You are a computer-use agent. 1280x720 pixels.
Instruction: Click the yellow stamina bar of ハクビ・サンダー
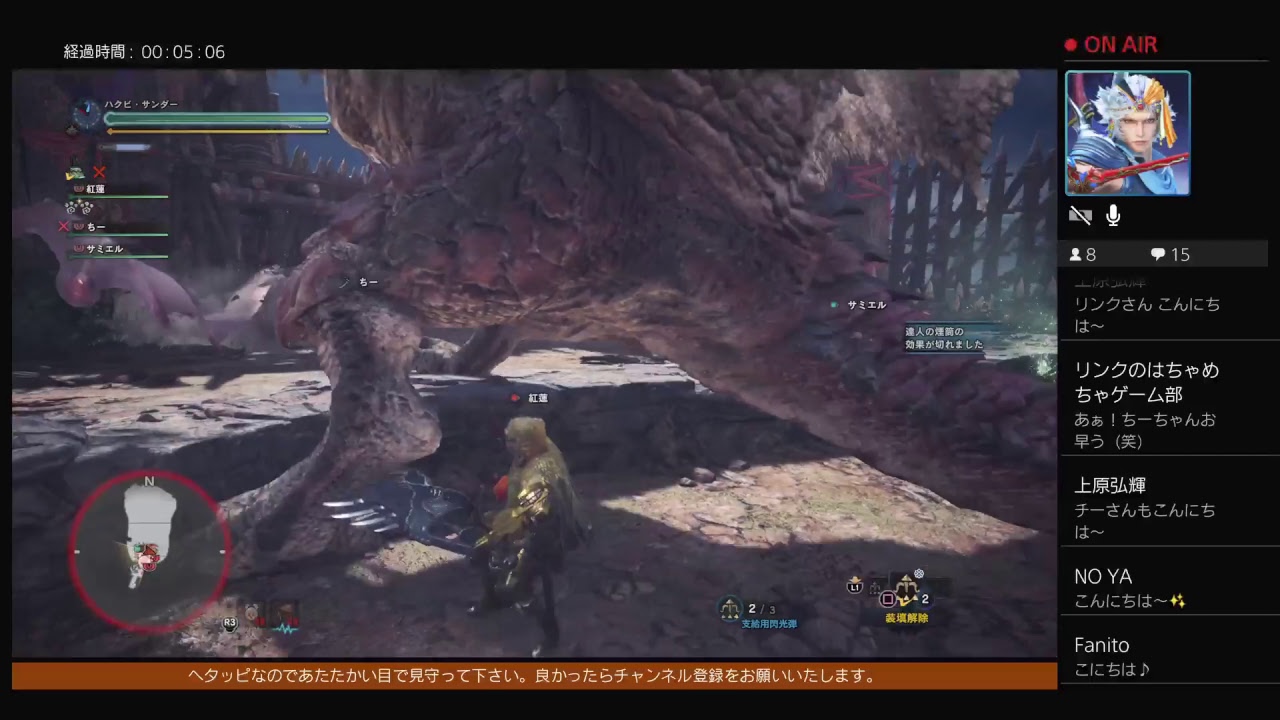(217, 130)
